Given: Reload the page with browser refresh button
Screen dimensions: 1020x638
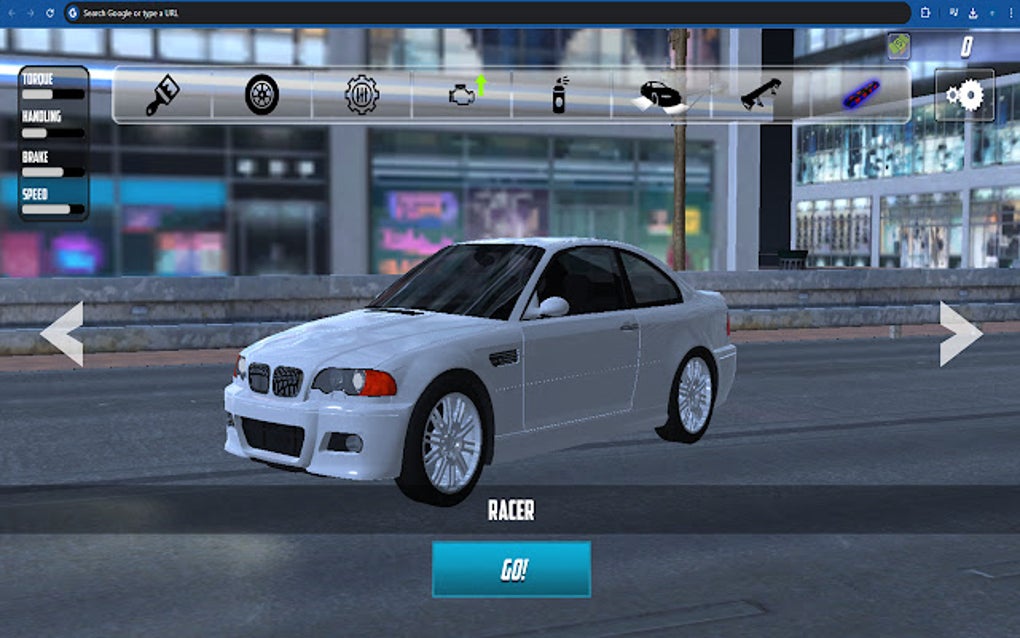Looking at the screenshot, I should point(50,13).
